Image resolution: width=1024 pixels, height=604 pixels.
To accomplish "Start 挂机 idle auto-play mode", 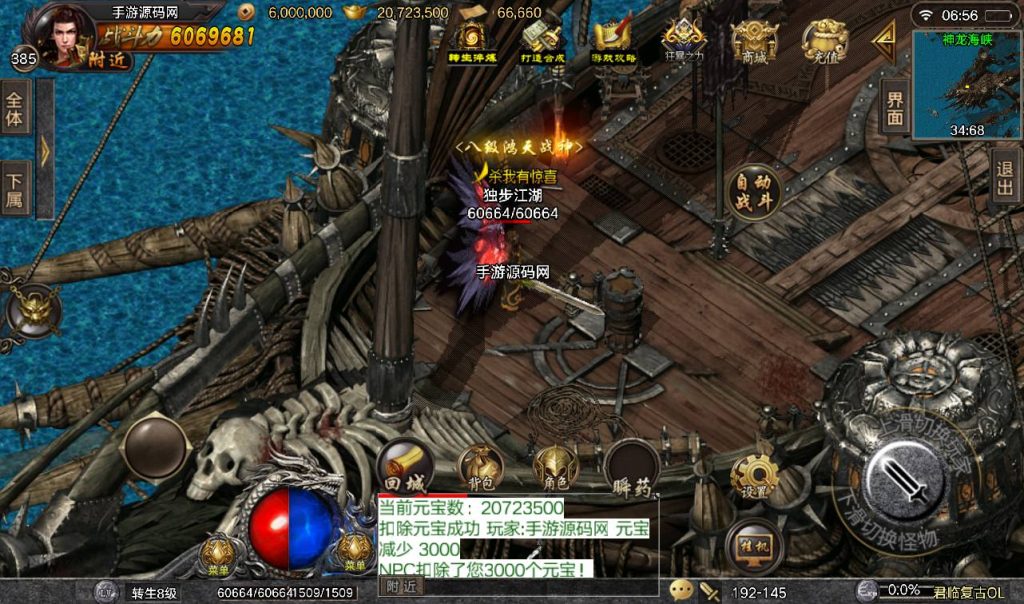I will (x=753, y=544).
